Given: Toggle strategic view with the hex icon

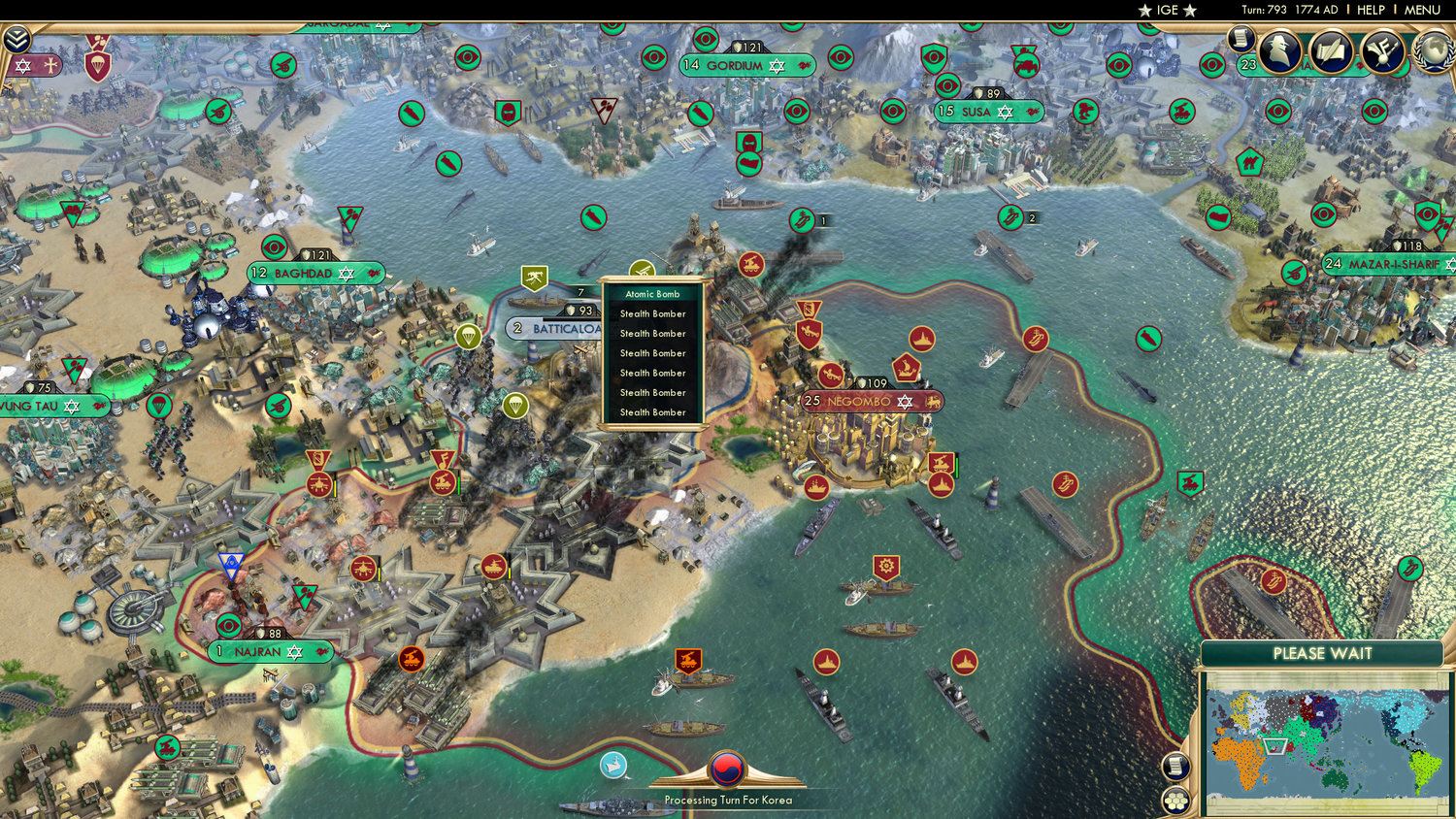Looking at the screenshot, I should click(x=1175, y=803).
